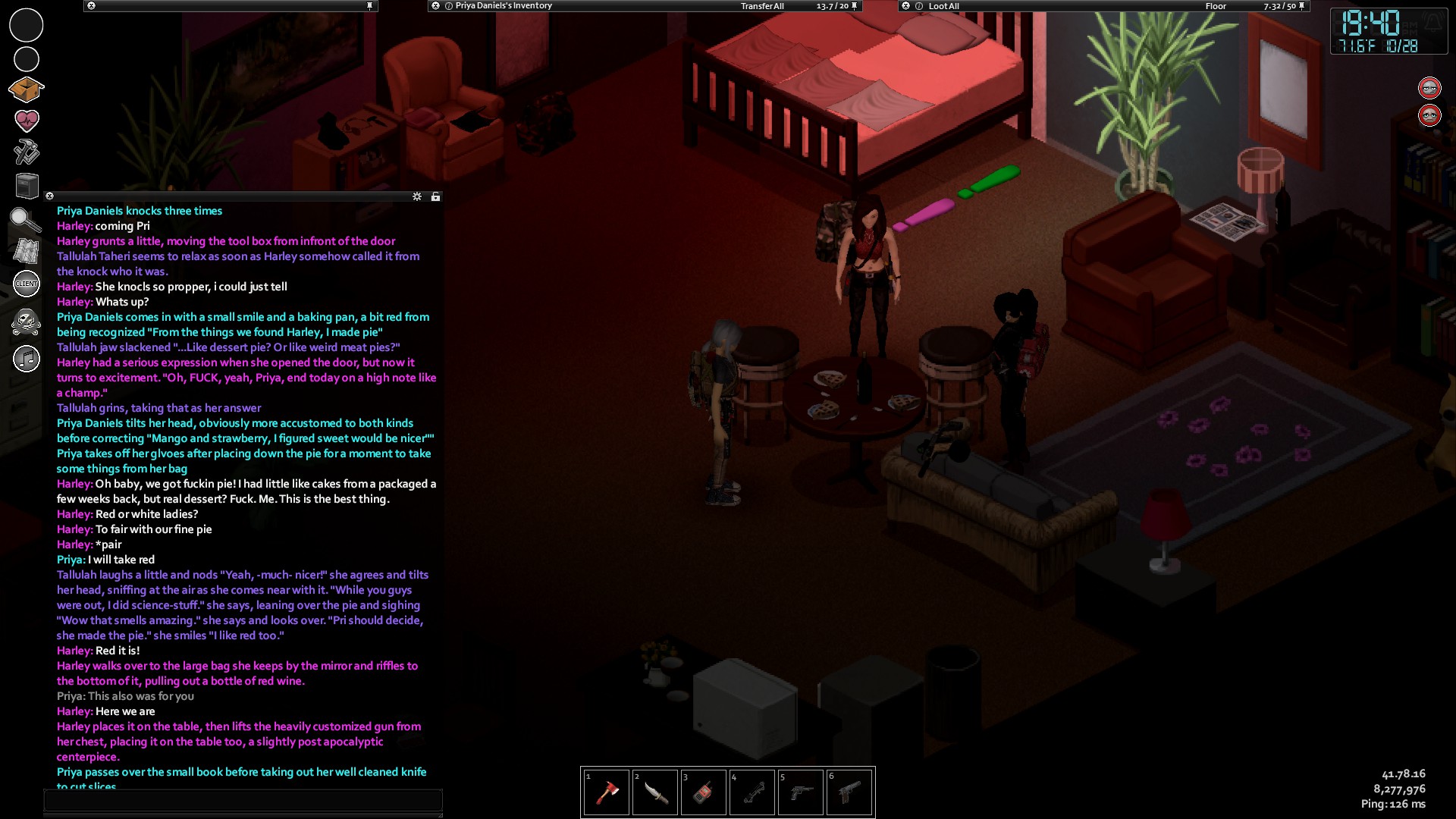Click the Loot All button

click(x=943, y=6)
